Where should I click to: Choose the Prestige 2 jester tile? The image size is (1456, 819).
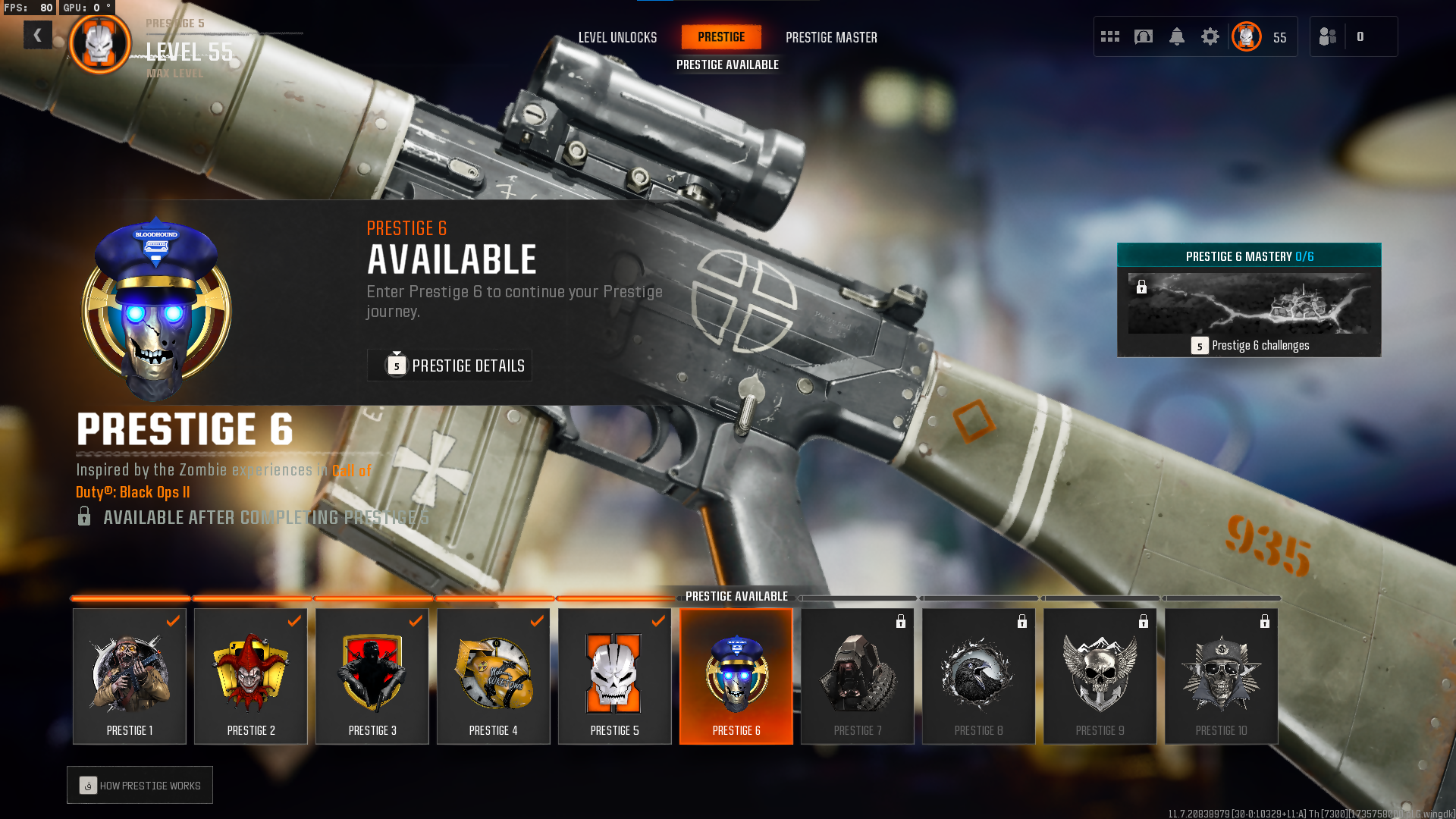(251, 676)
